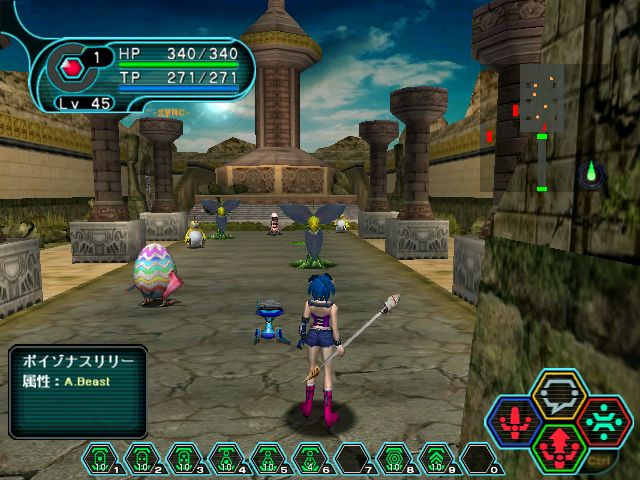Use hotbar slot number 4

(226, 459)
